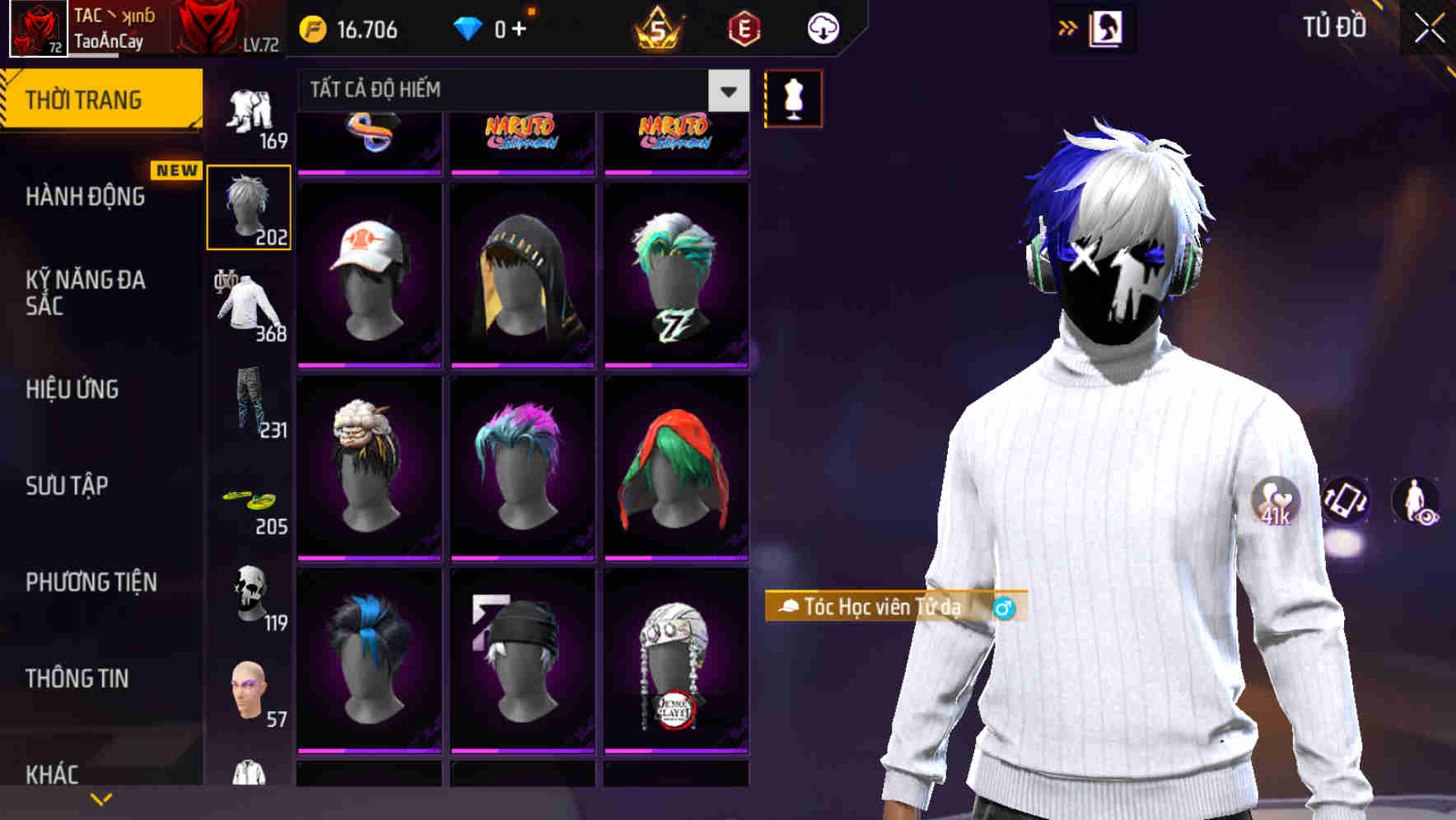Click the character profile icon near top center

(1106, 27)
